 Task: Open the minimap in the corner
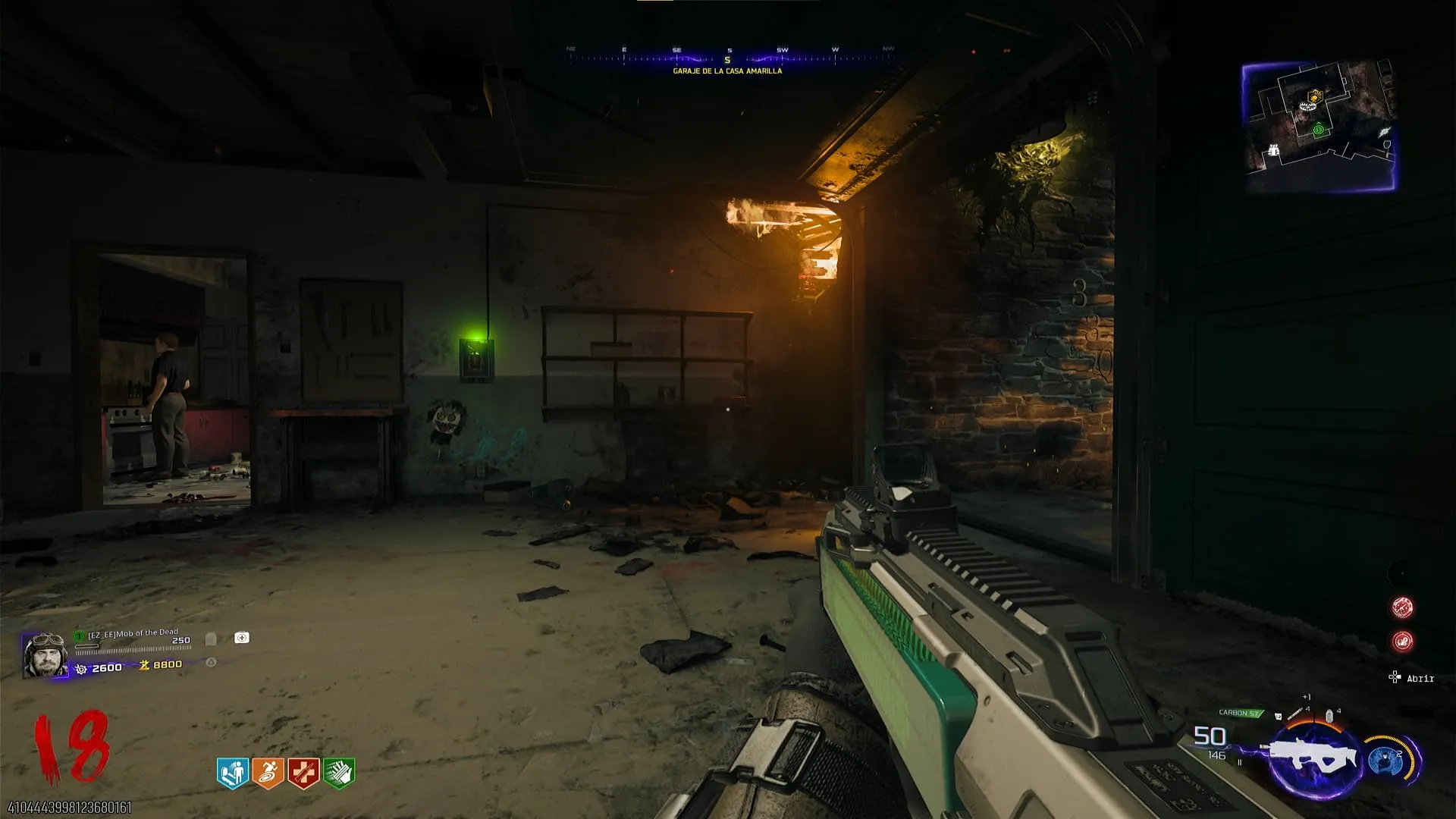1319,125
